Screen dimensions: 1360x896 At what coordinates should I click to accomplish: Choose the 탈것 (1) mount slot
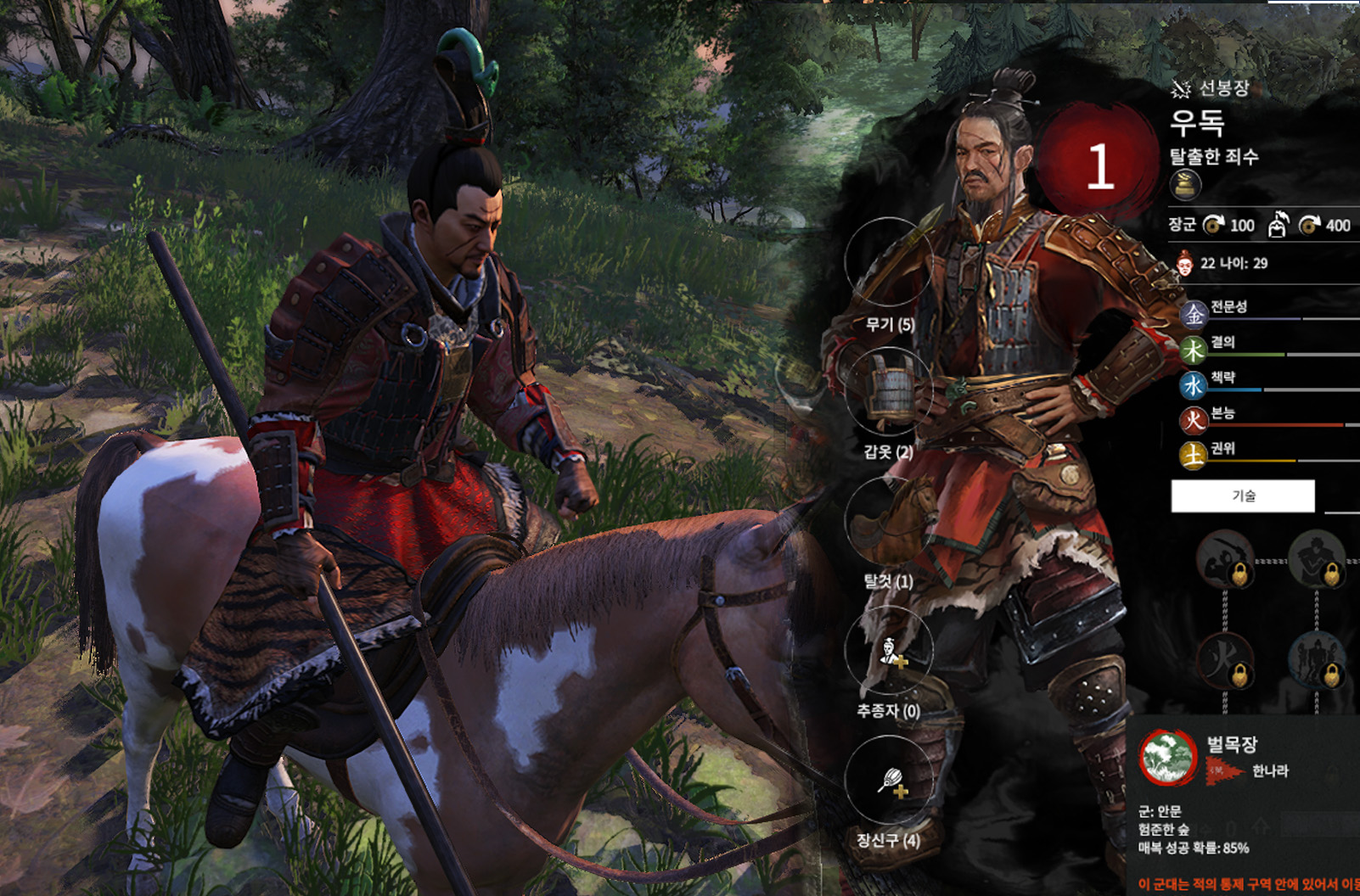click(x=889, y=521)
